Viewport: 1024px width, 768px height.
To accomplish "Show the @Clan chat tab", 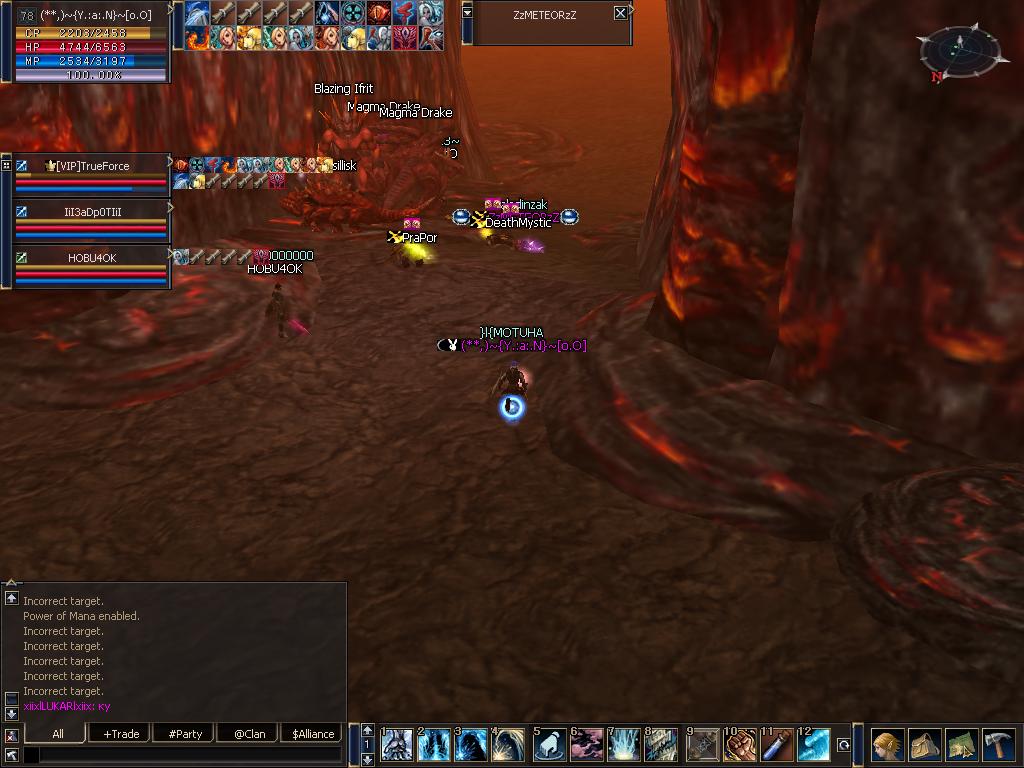I will pyautogui.click(x=249, y=733).
